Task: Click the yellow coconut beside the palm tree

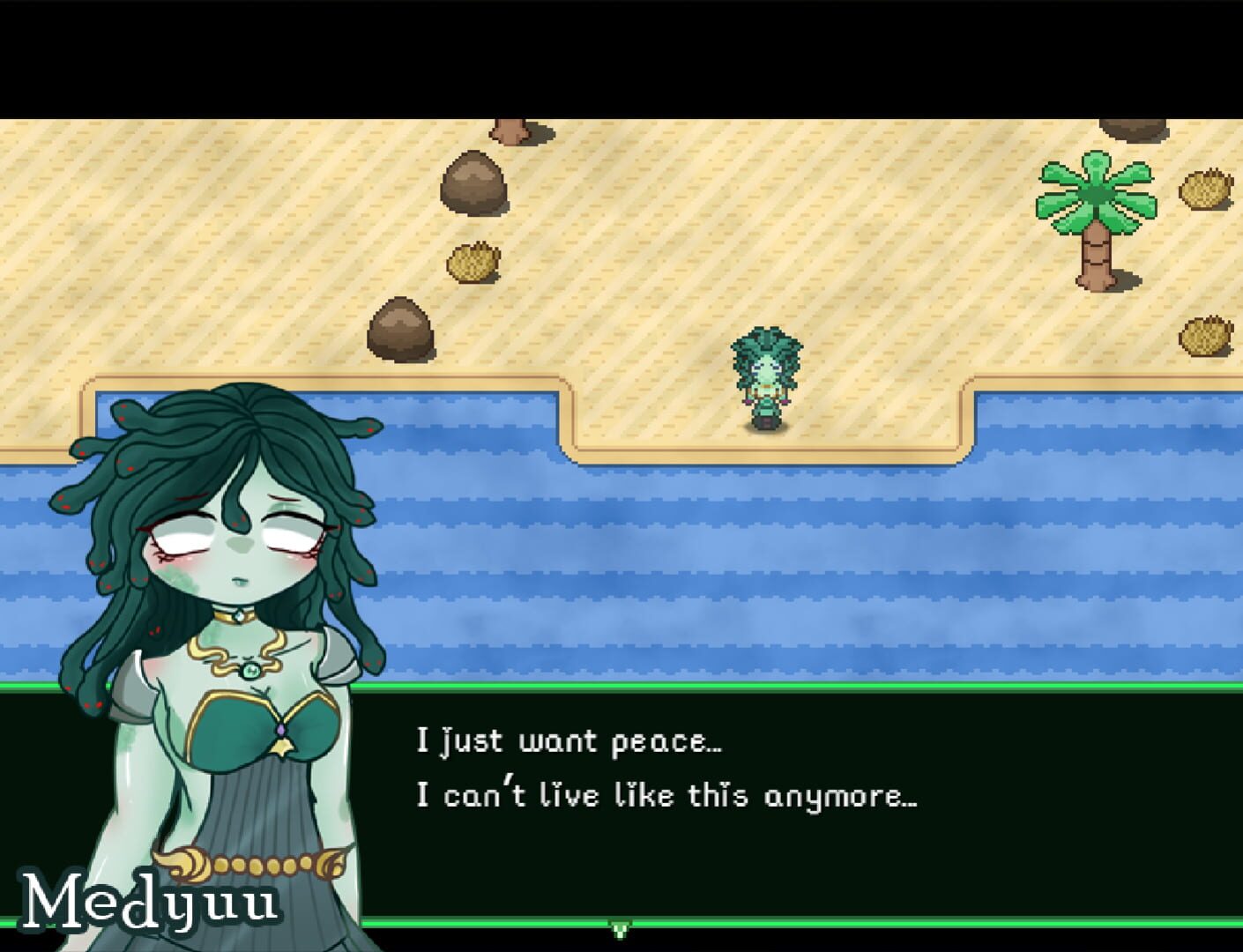Action: click(x=1208, y=190)
